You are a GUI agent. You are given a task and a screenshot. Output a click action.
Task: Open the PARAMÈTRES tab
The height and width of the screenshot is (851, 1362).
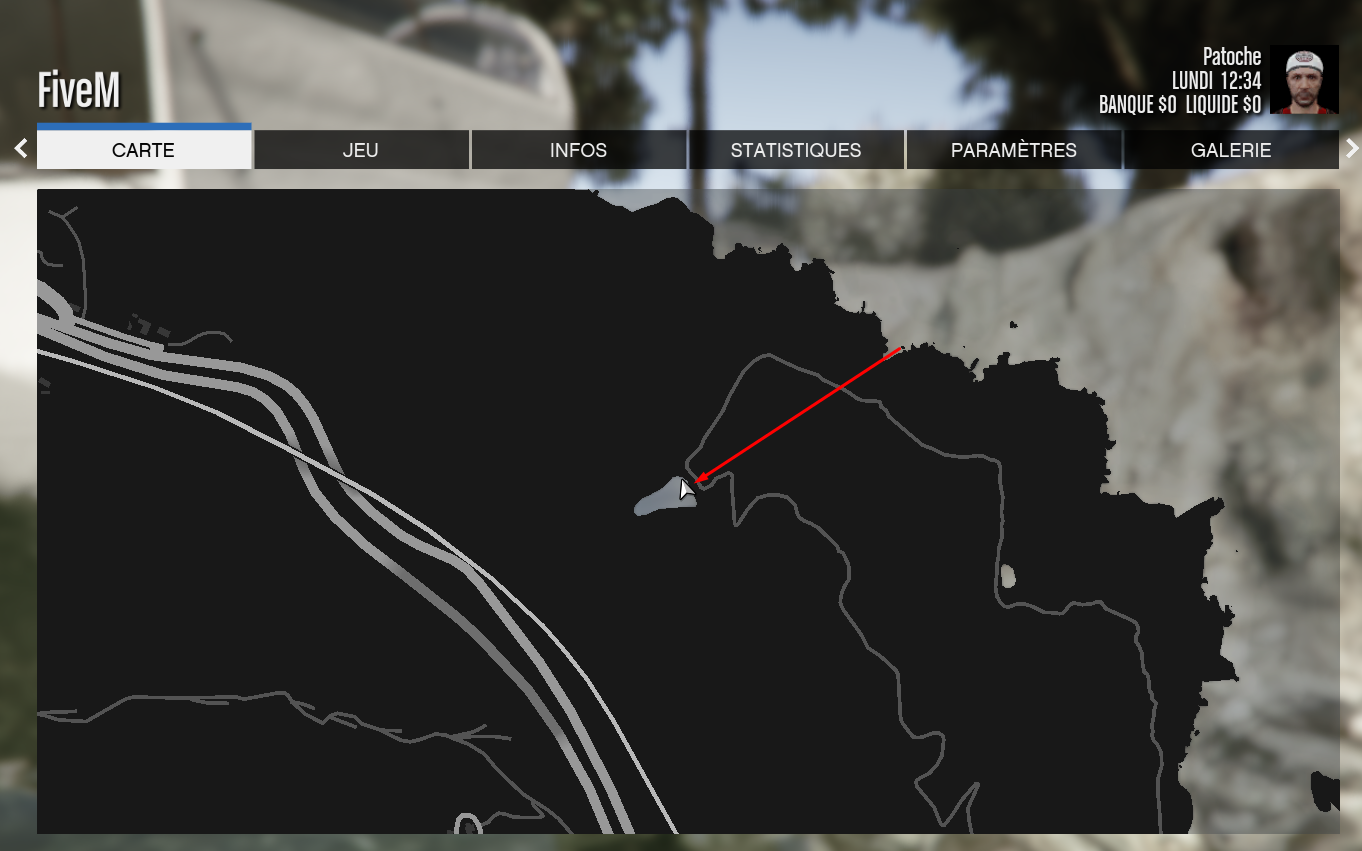click(x=1014, y=150)
